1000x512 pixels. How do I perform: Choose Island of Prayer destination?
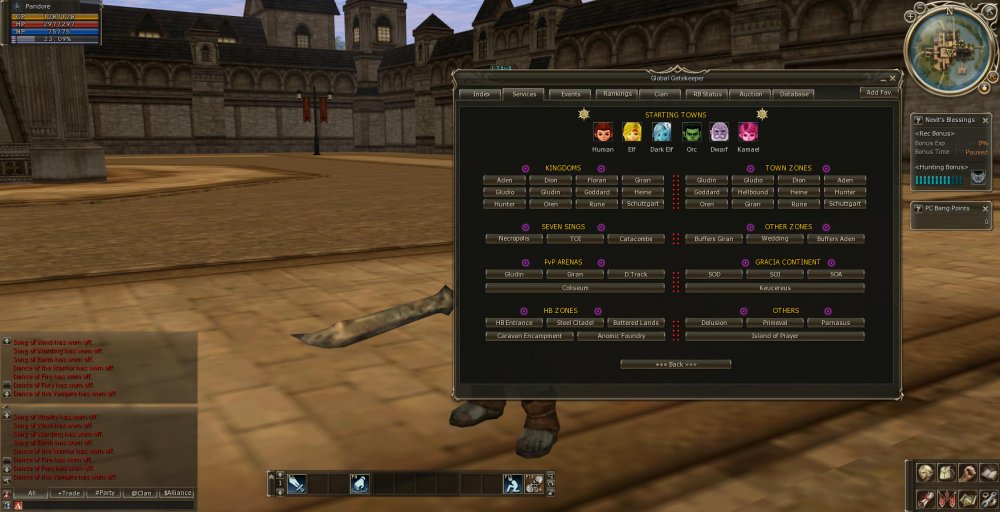pos(775,336)
